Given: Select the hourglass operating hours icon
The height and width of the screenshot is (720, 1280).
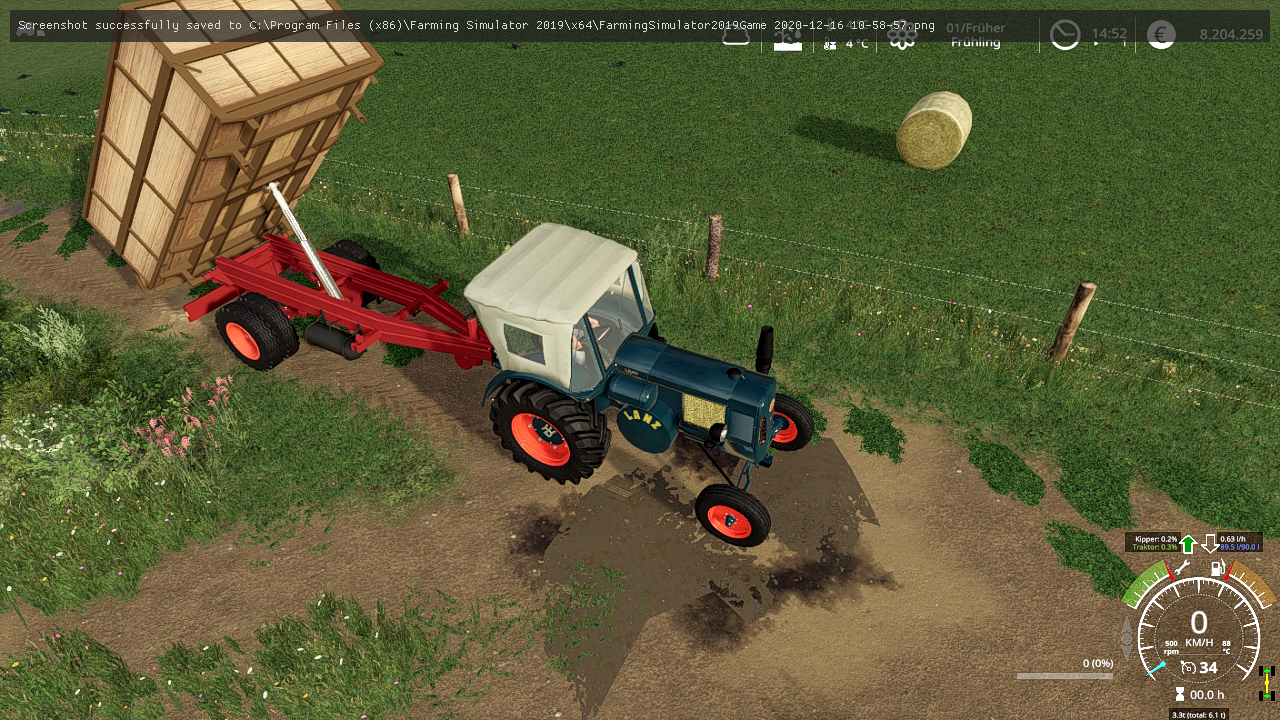Looking at the screenshot, I should coord(1180,694).
